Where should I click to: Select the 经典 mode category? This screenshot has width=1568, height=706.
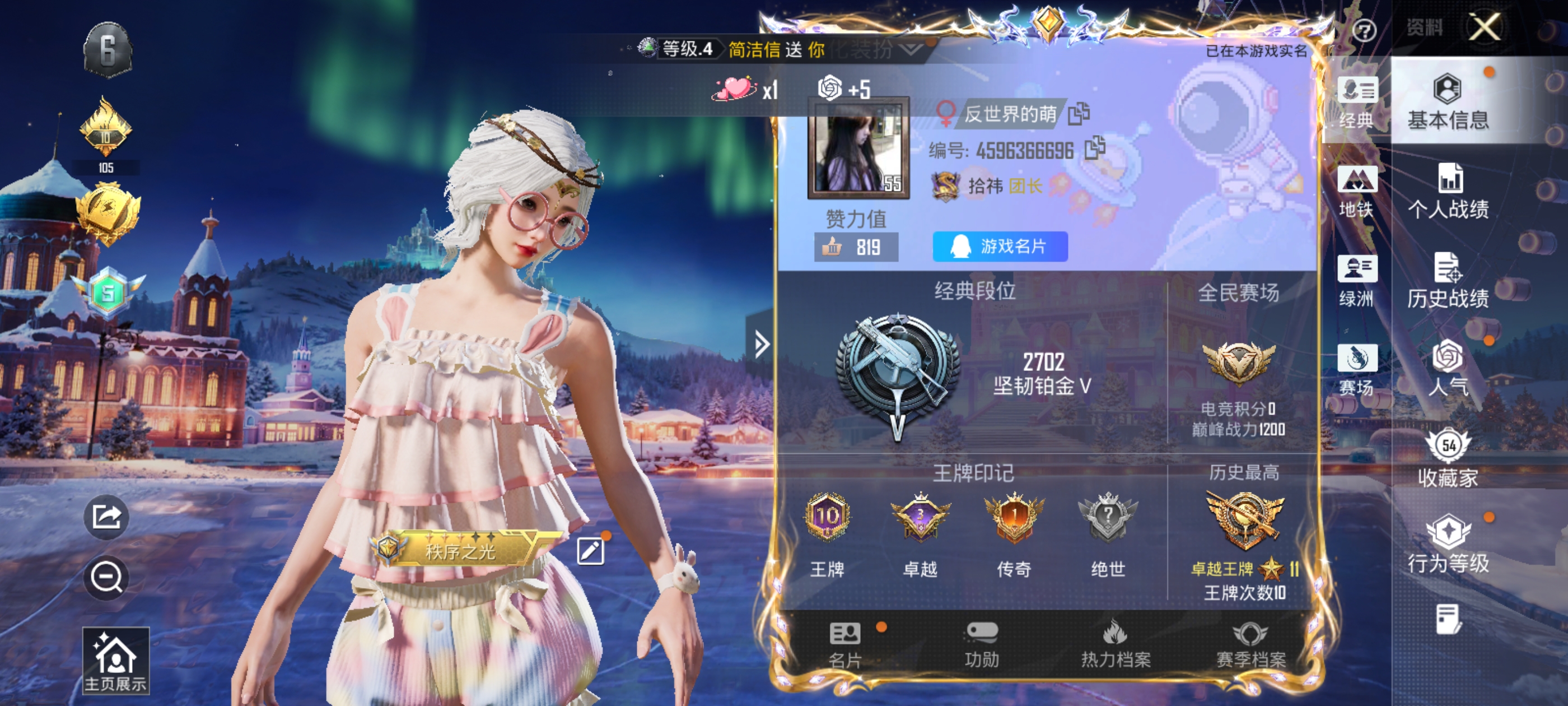click(1356, 103)
